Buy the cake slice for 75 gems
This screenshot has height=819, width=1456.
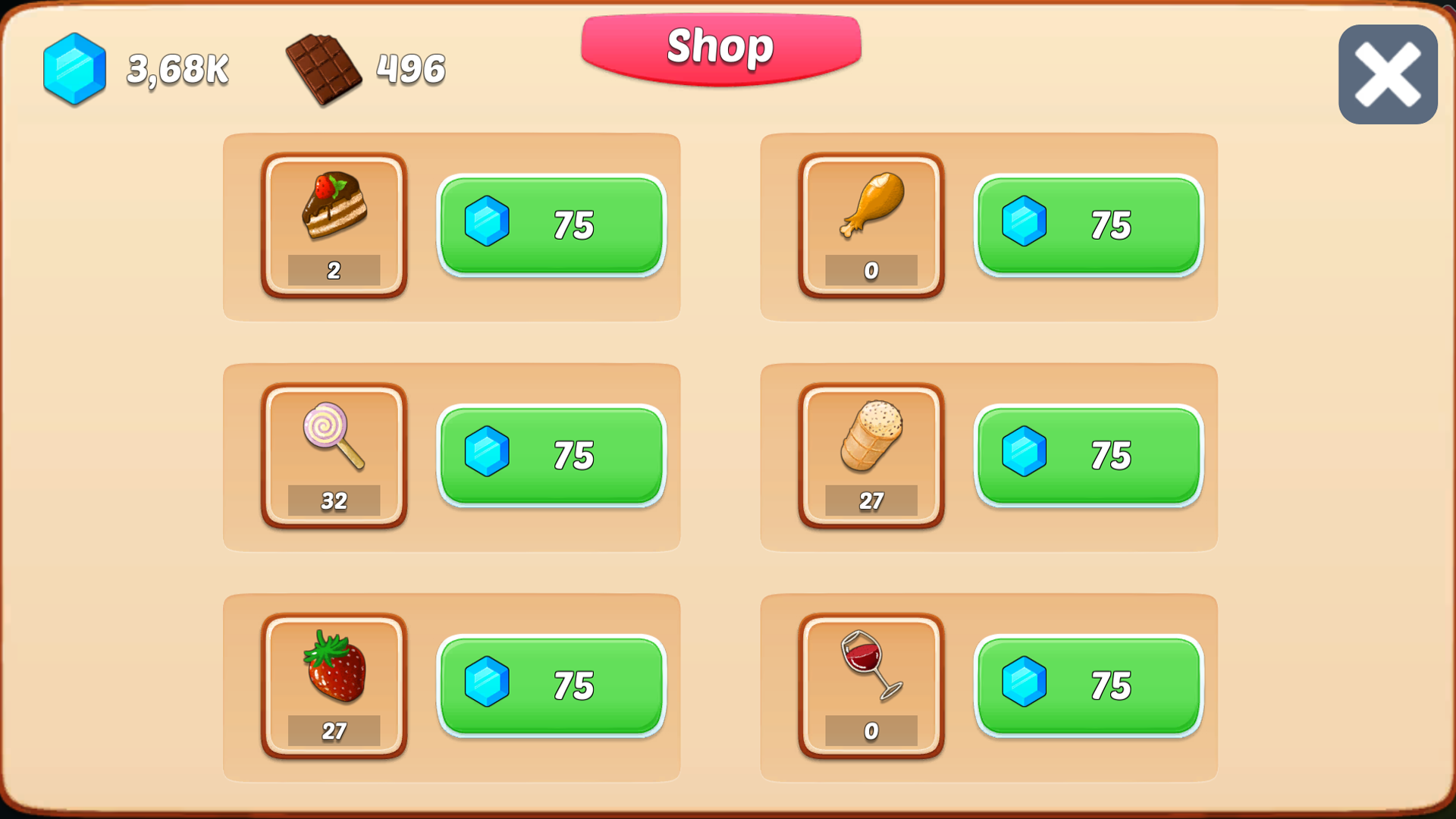coord(551,225)
